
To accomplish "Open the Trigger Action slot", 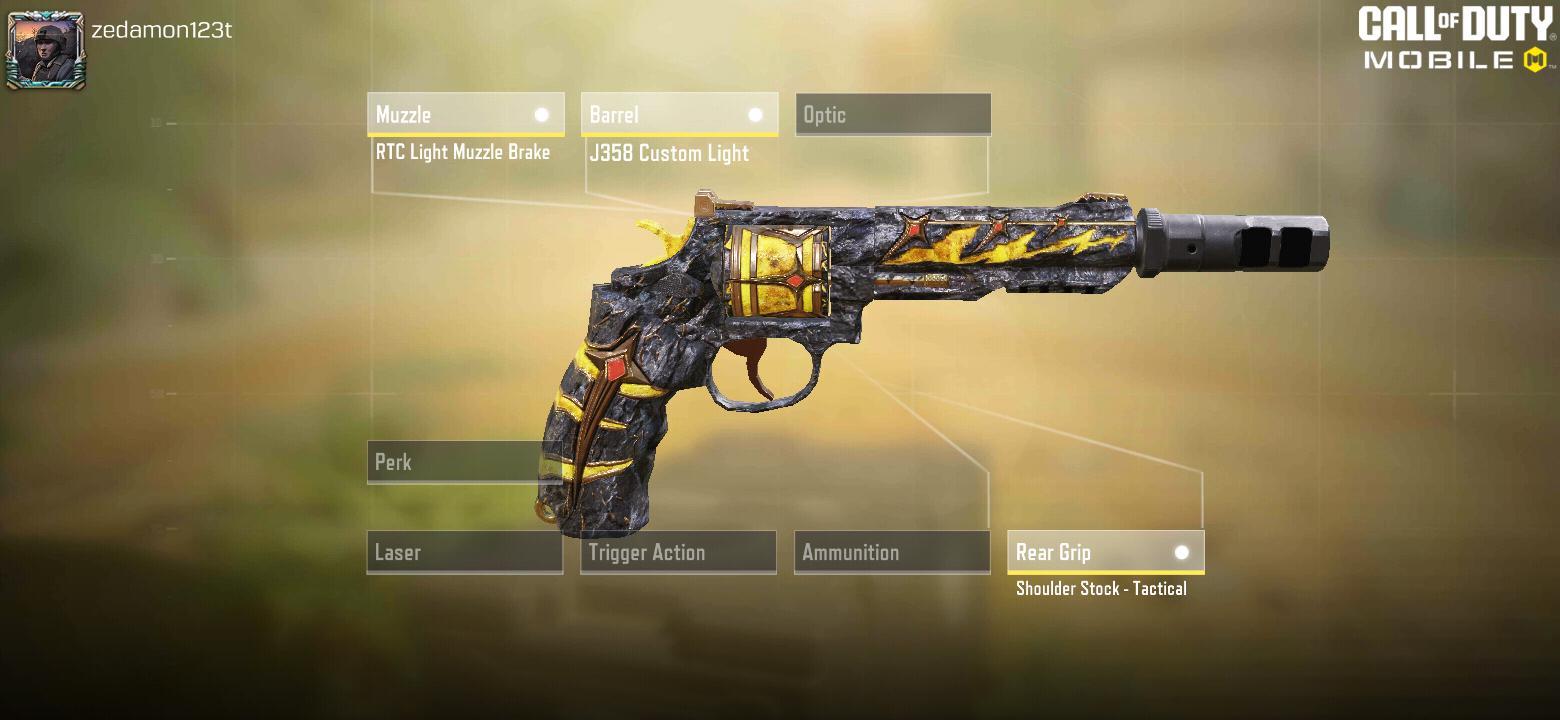I will pos(678,552).
